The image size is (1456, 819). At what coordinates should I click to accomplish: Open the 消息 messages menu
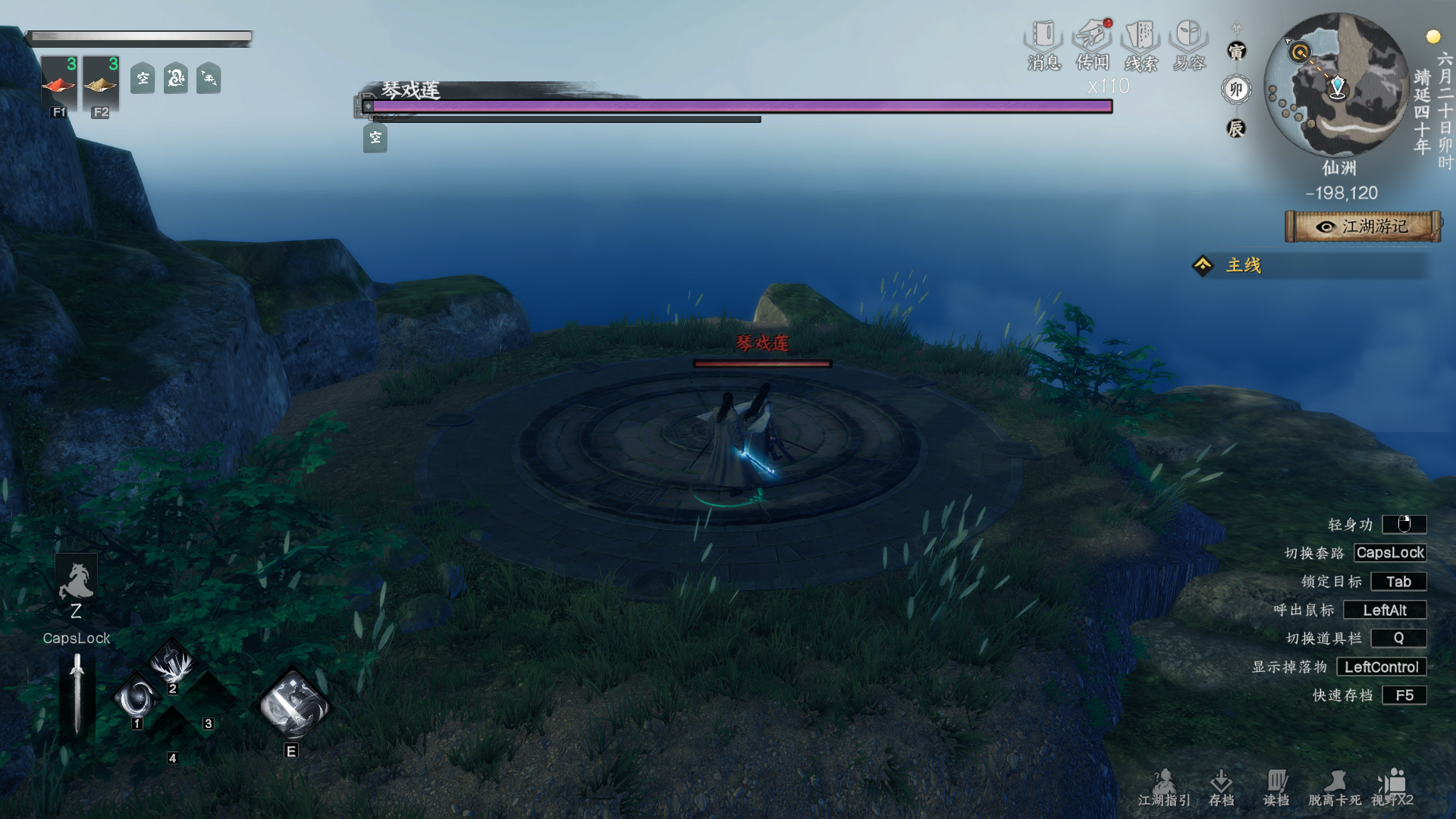(x=1043, y=45)
